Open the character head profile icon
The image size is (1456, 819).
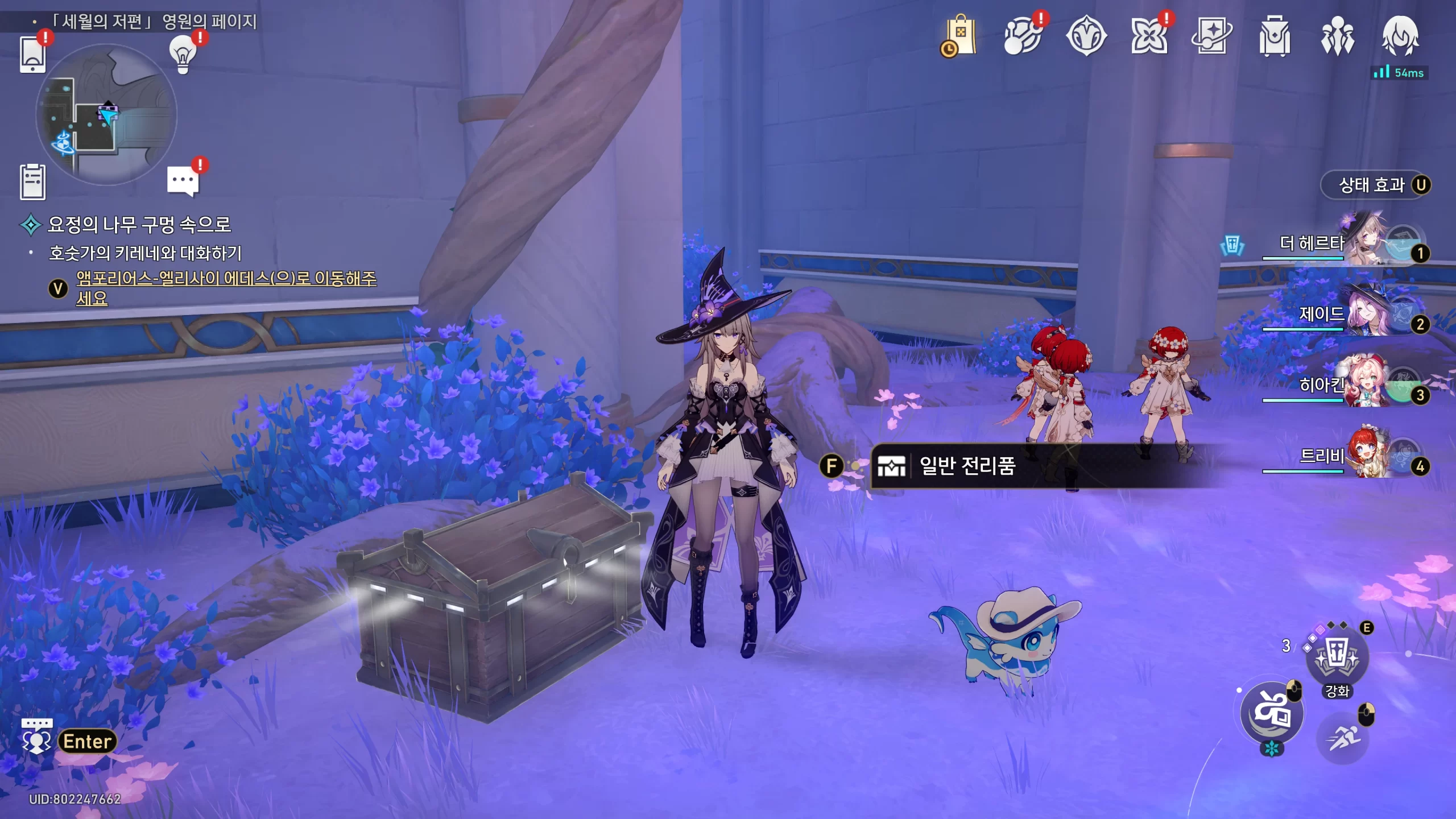tap(1400, 36)
